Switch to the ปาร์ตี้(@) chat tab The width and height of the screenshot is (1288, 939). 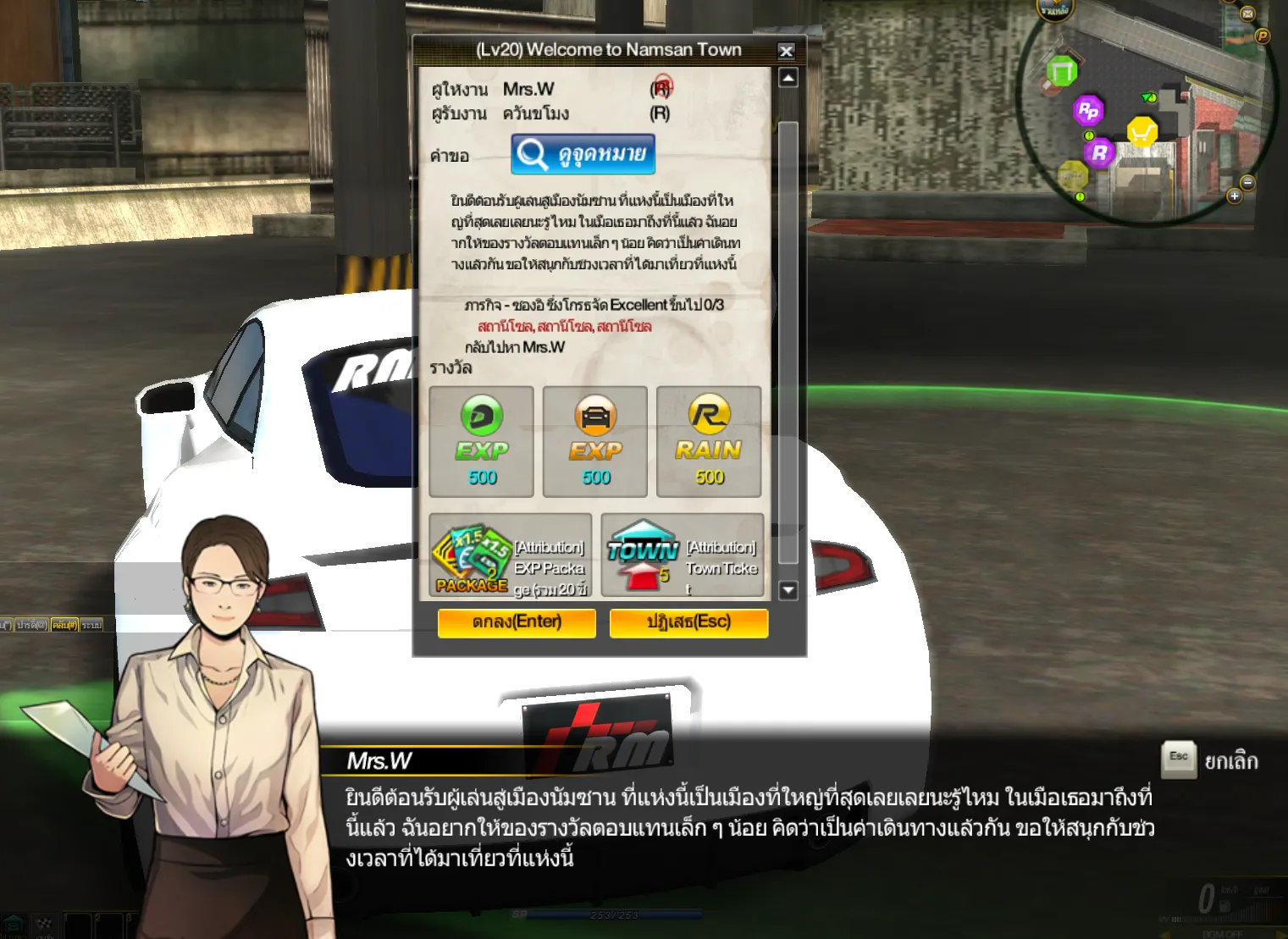pos(31,625)
